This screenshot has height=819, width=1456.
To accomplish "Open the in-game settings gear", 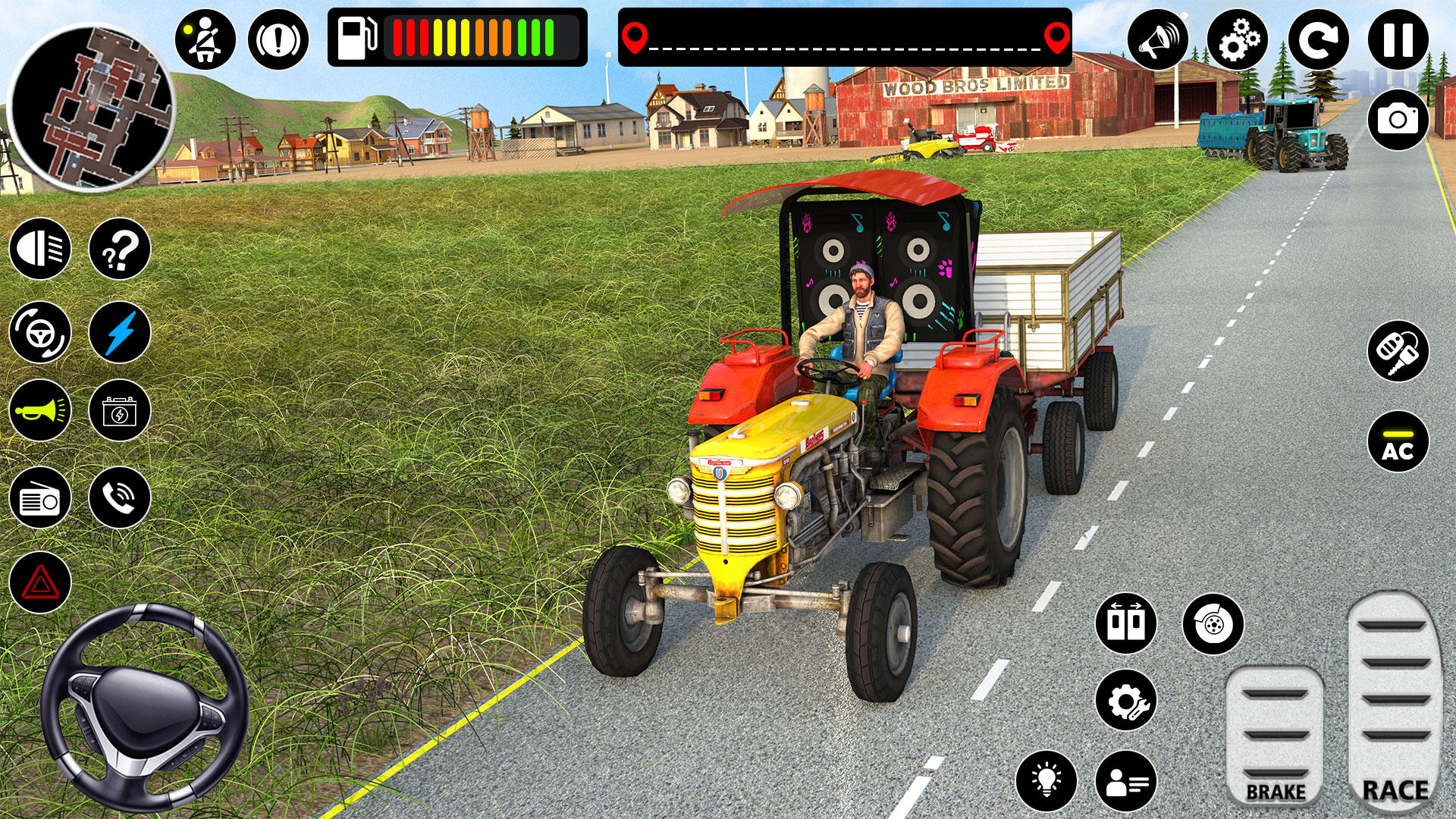I will click(1238, 36).
